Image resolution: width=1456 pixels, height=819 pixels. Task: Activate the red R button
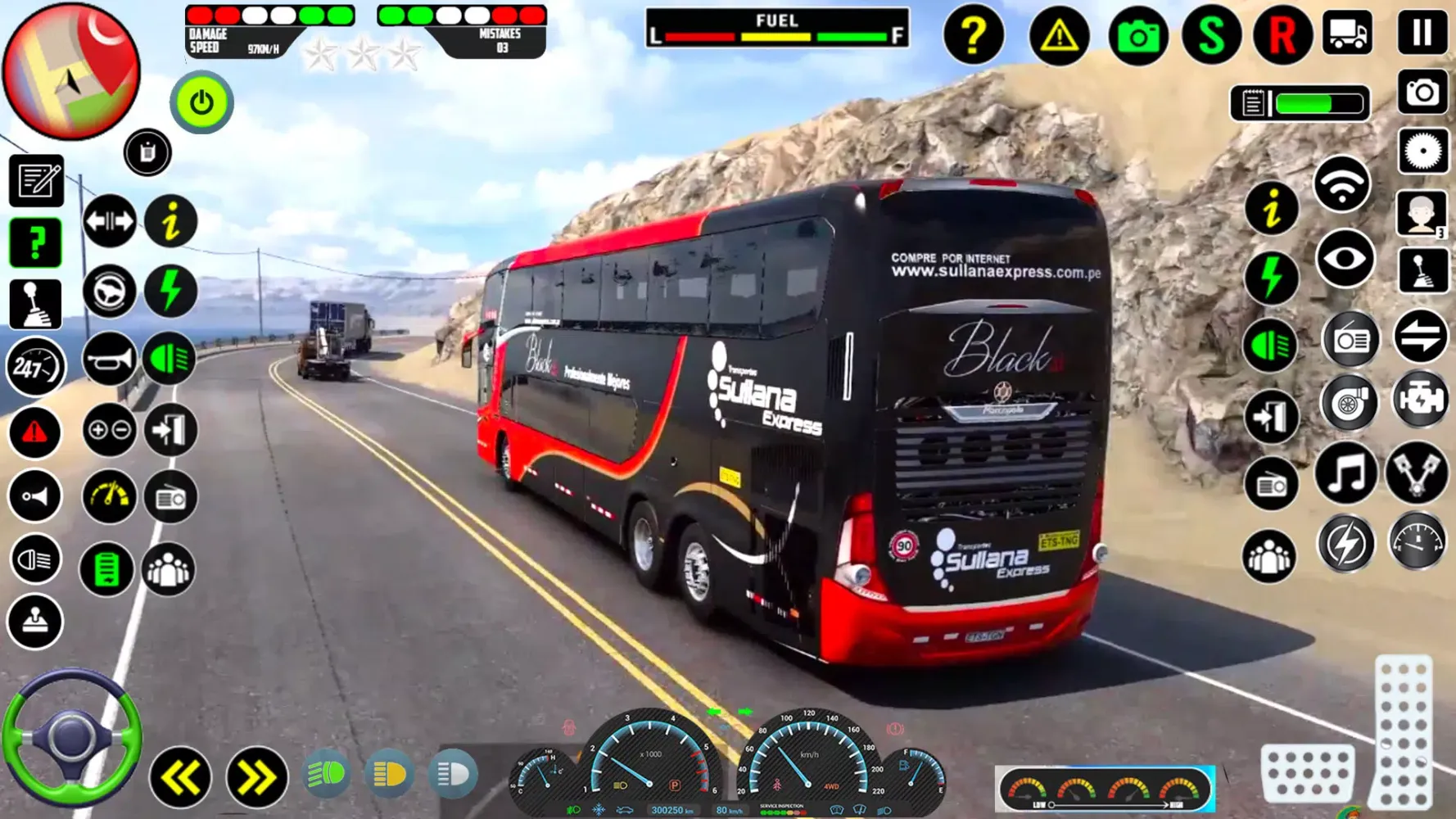(1282, 35)
